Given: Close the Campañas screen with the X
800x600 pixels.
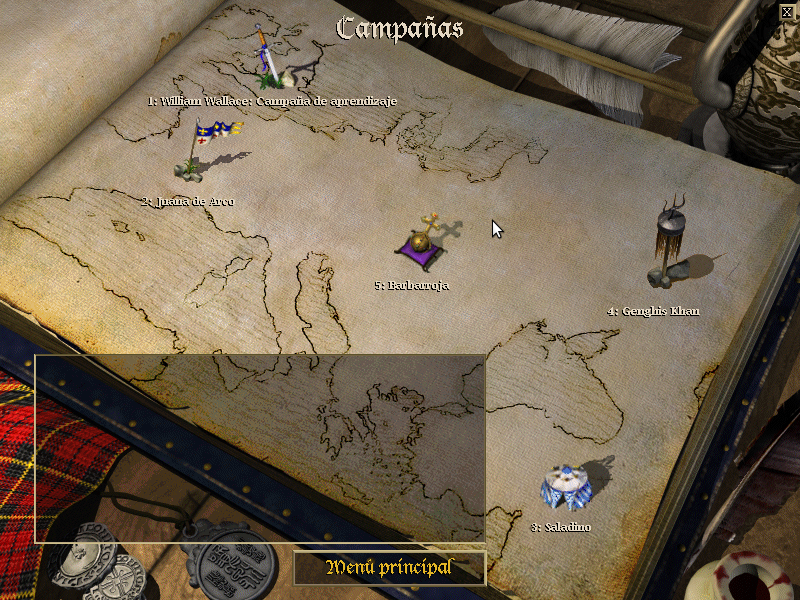Looking at the screenshot, I should tap(786, 11).
